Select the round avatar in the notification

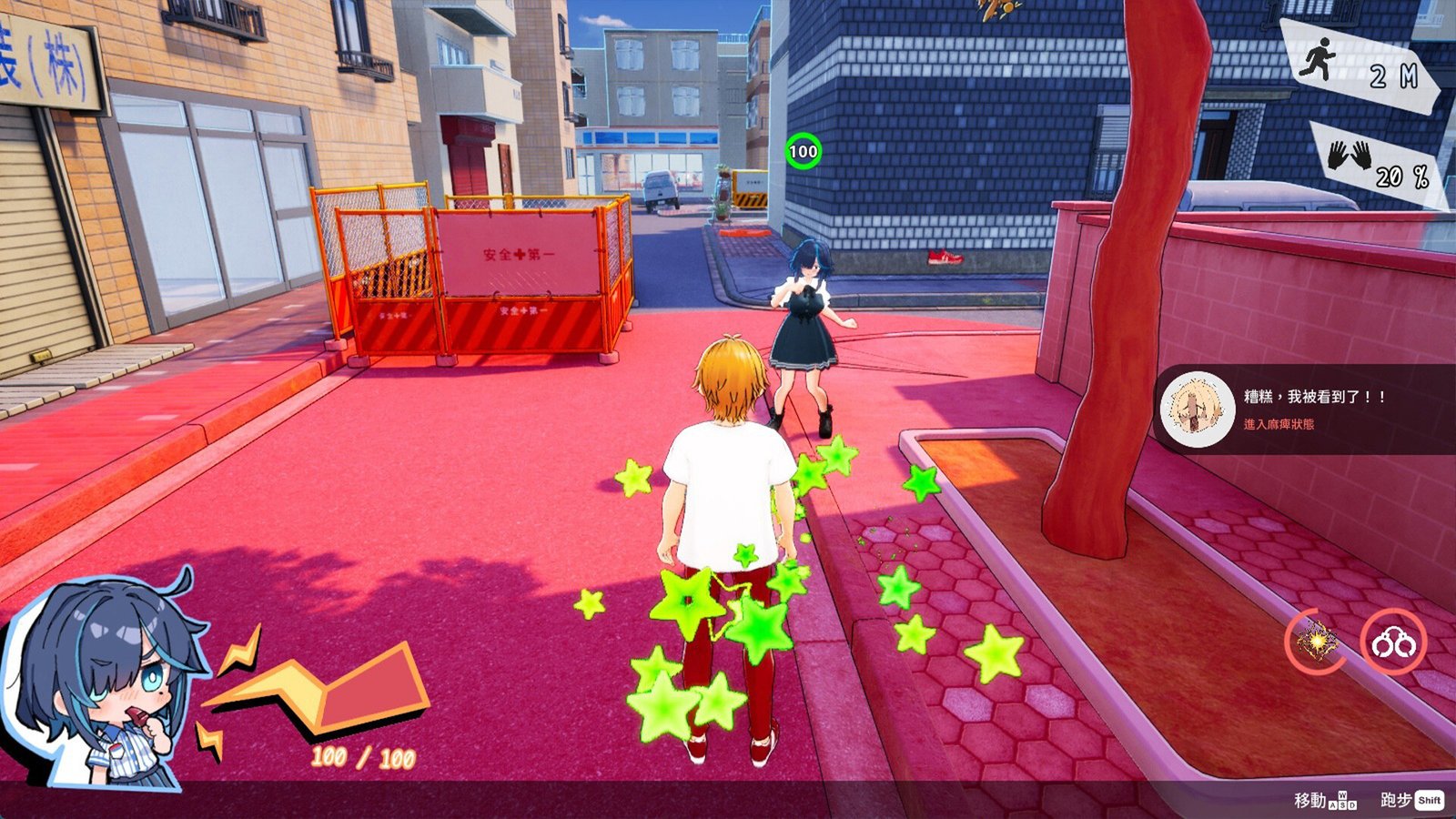pos(1198,409)
